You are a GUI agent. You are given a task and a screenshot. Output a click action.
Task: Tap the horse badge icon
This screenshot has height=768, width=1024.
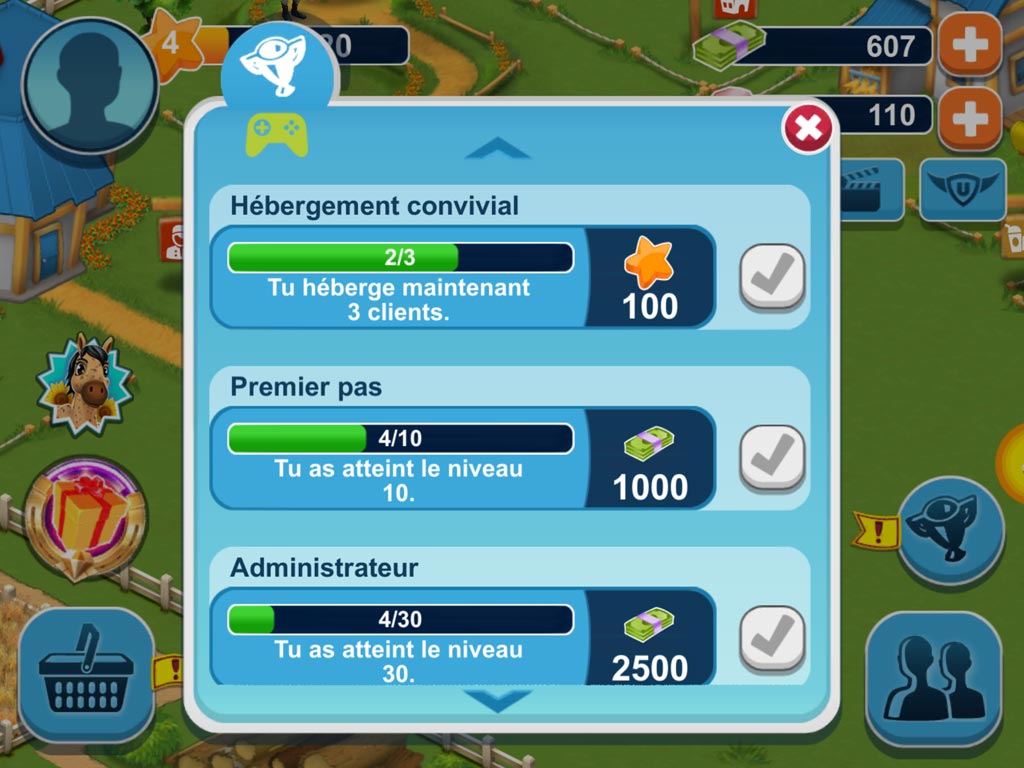click(84, 384)
